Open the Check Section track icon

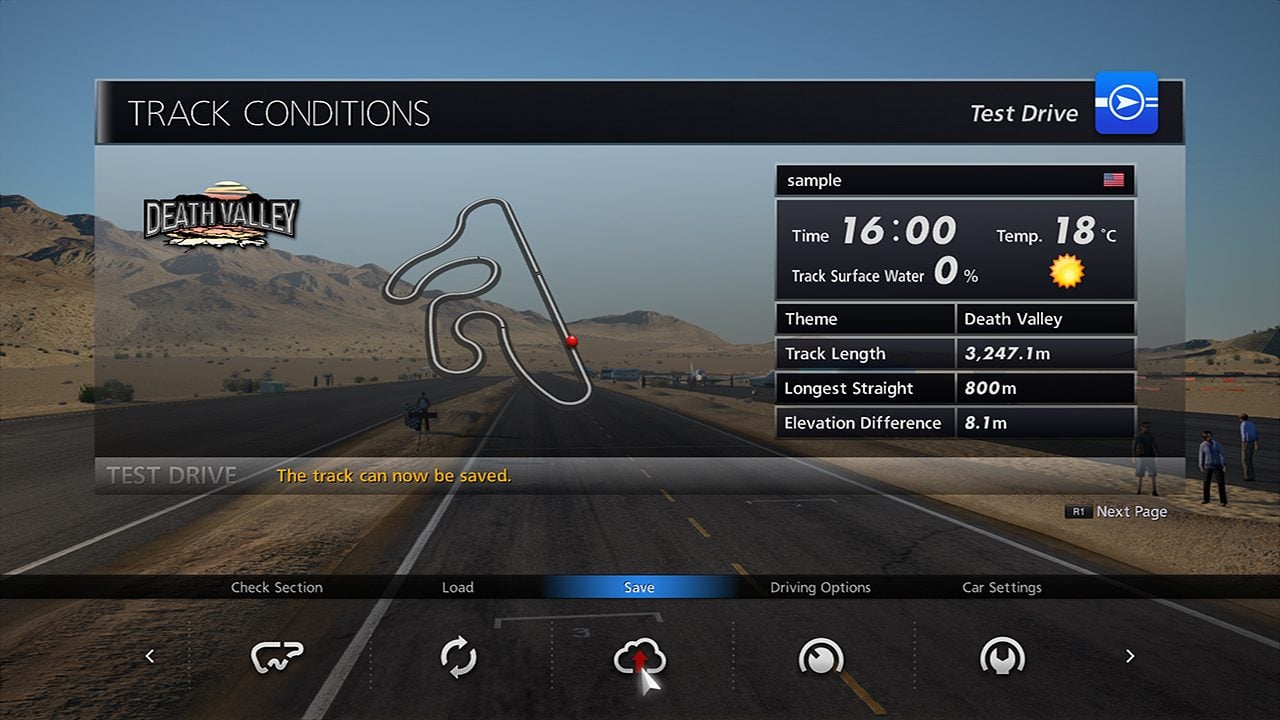(277, 657)
